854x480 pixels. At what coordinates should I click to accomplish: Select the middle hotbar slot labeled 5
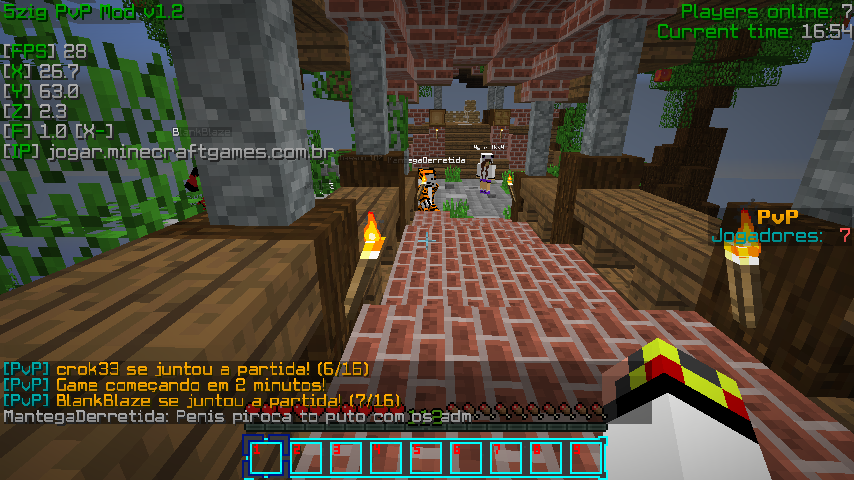point(426,457)
